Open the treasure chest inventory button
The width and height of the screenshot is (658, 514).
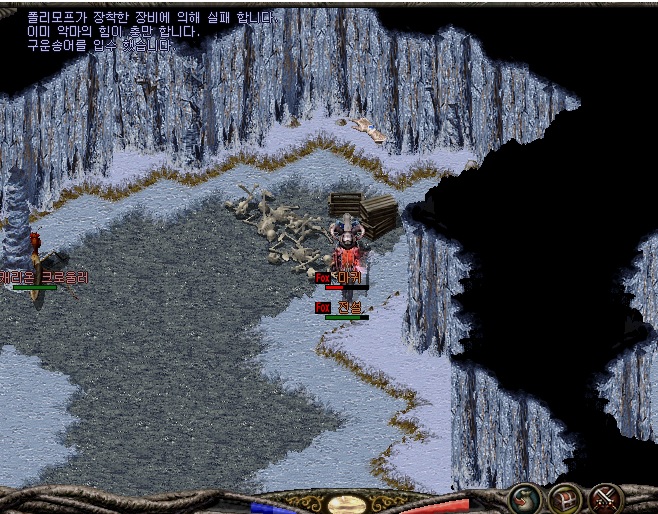click(566, 497)
